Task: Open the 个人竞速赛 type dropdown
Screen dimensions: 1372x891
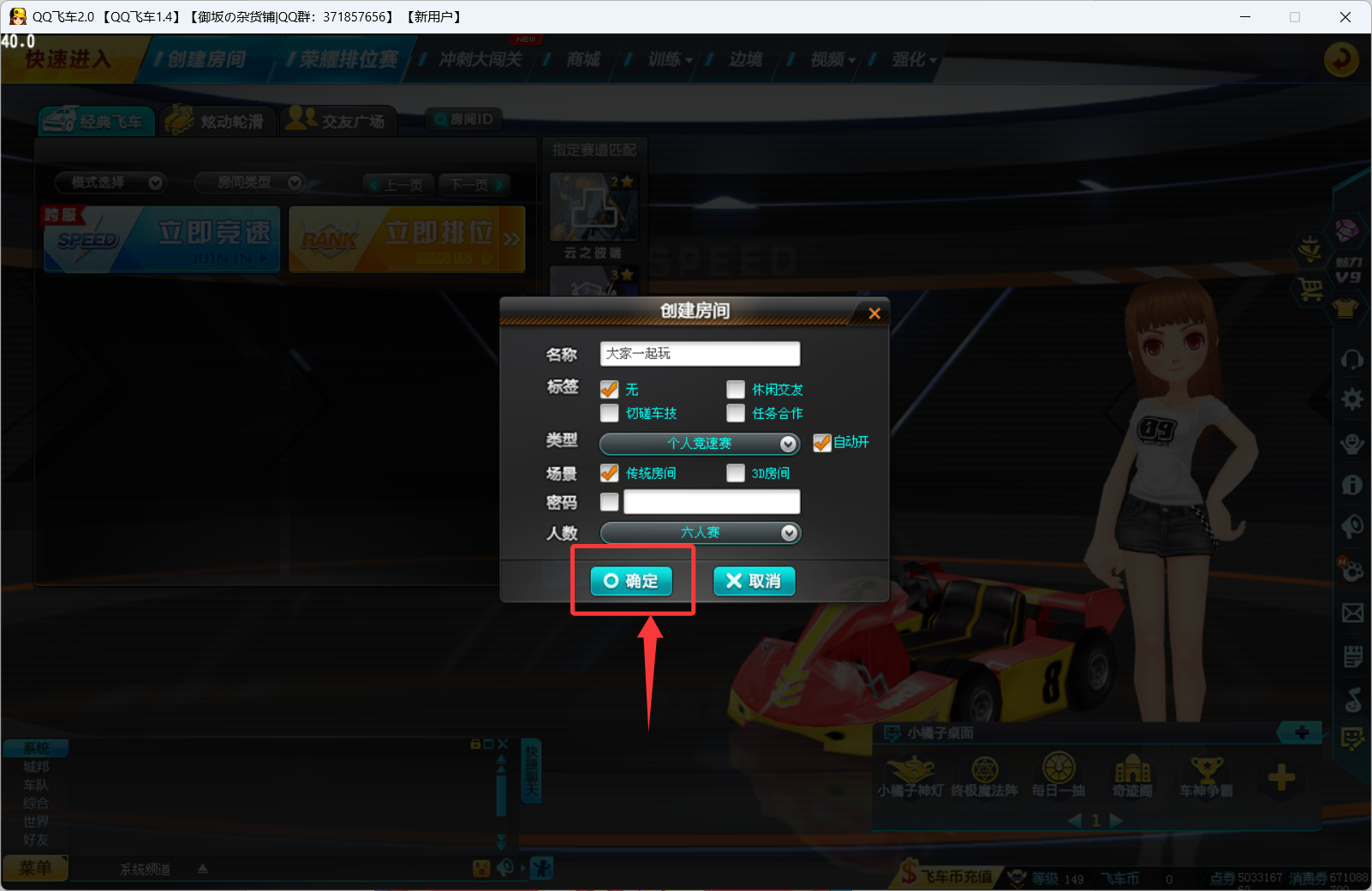Action: click(700, 443)
